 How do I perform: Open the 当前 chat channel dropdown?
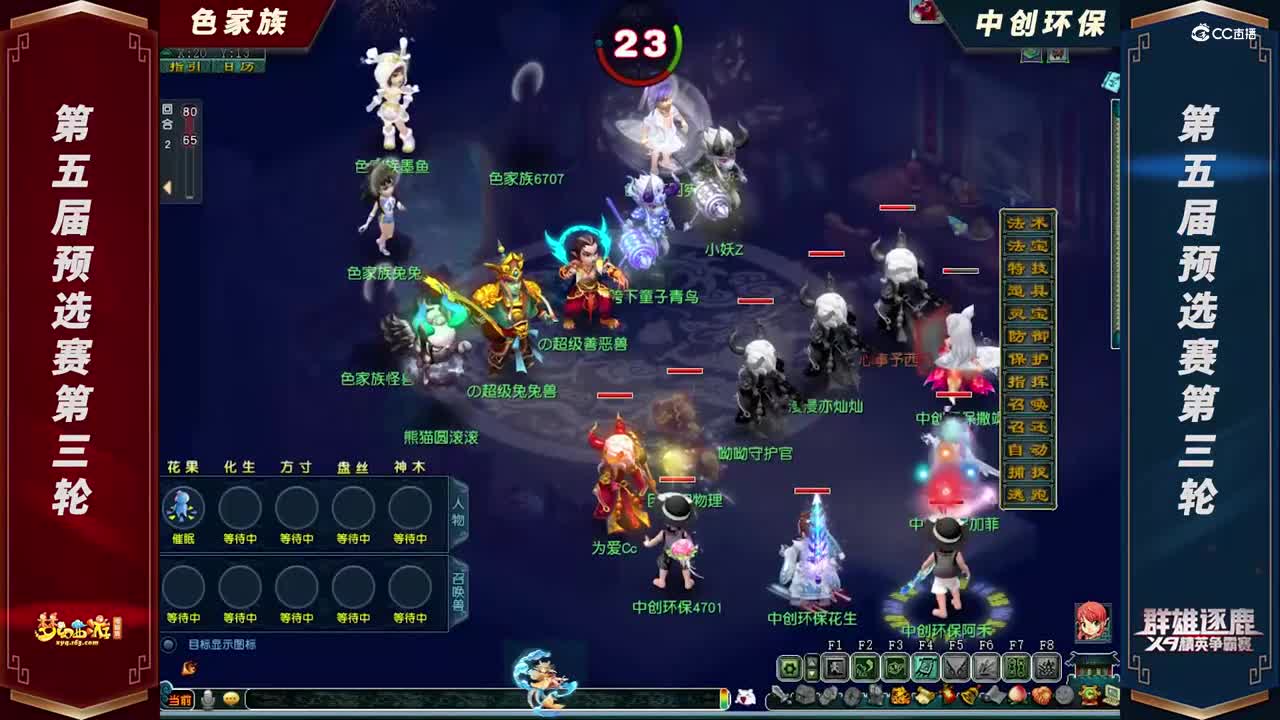coord(180,701)
